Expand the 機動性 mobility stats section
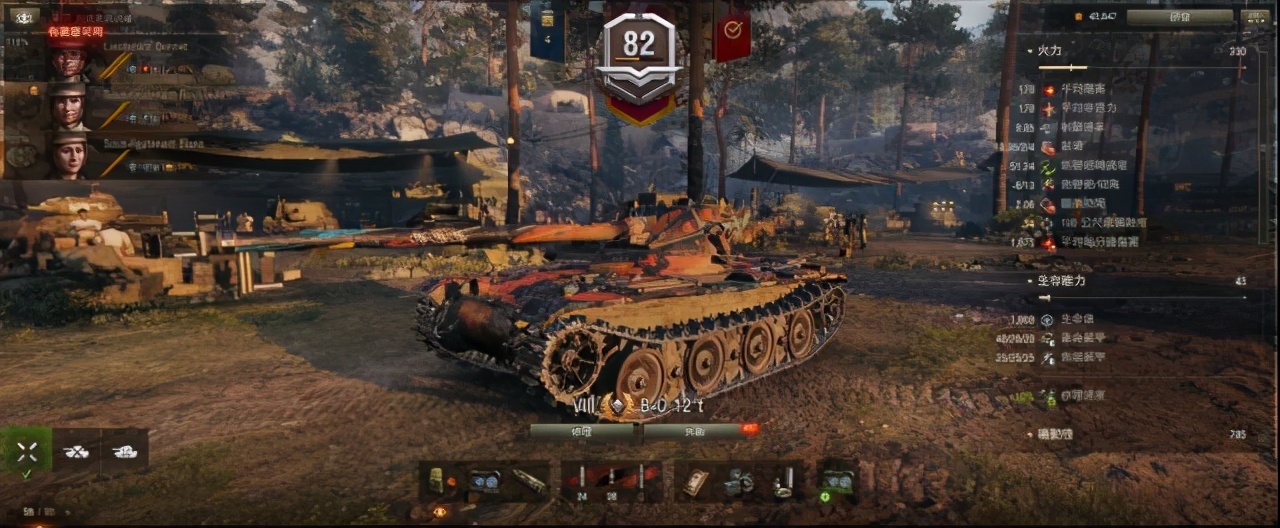Image resolution: width=1280 pixels, height=528 pixels. 1055,434
